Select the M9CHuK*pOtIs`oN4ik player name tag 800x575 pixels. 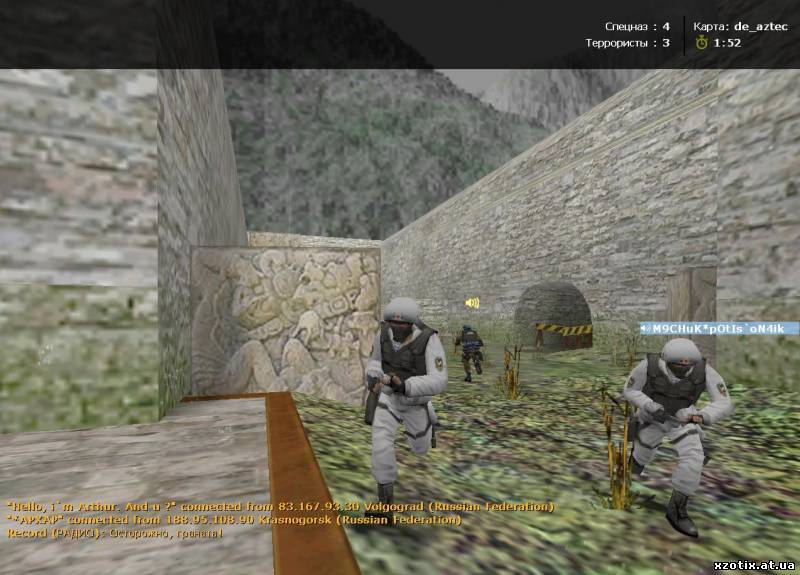point(720,328)
